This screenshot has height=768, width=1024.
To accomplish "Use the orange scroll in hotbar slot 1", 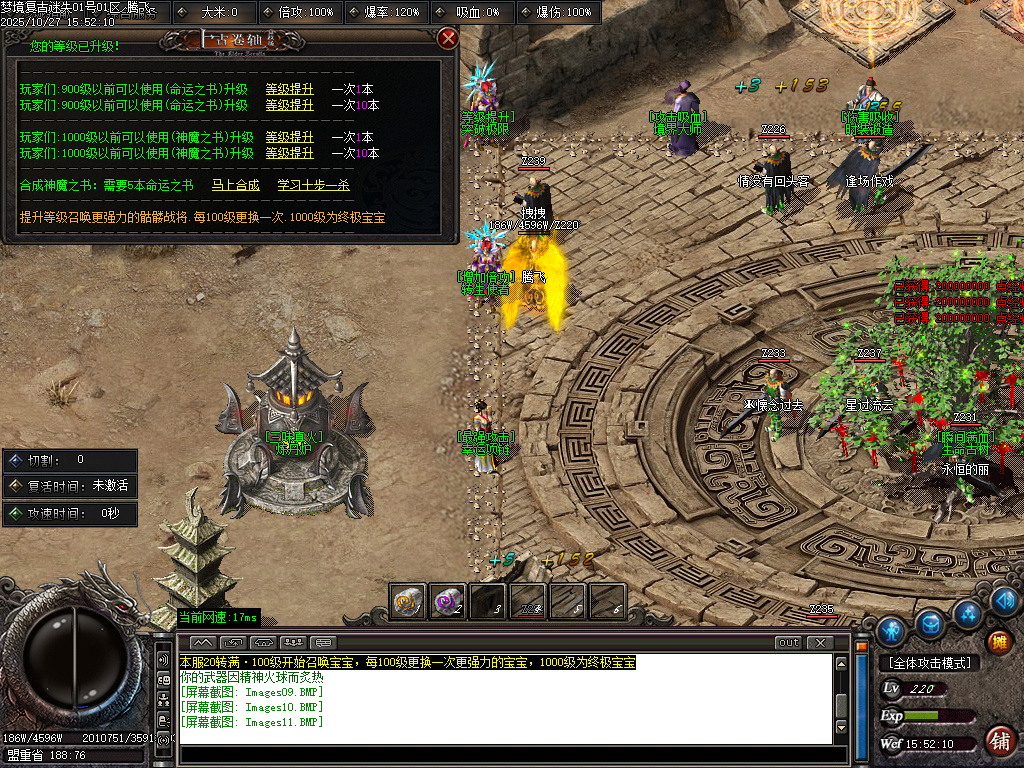I will click(407, 600).
